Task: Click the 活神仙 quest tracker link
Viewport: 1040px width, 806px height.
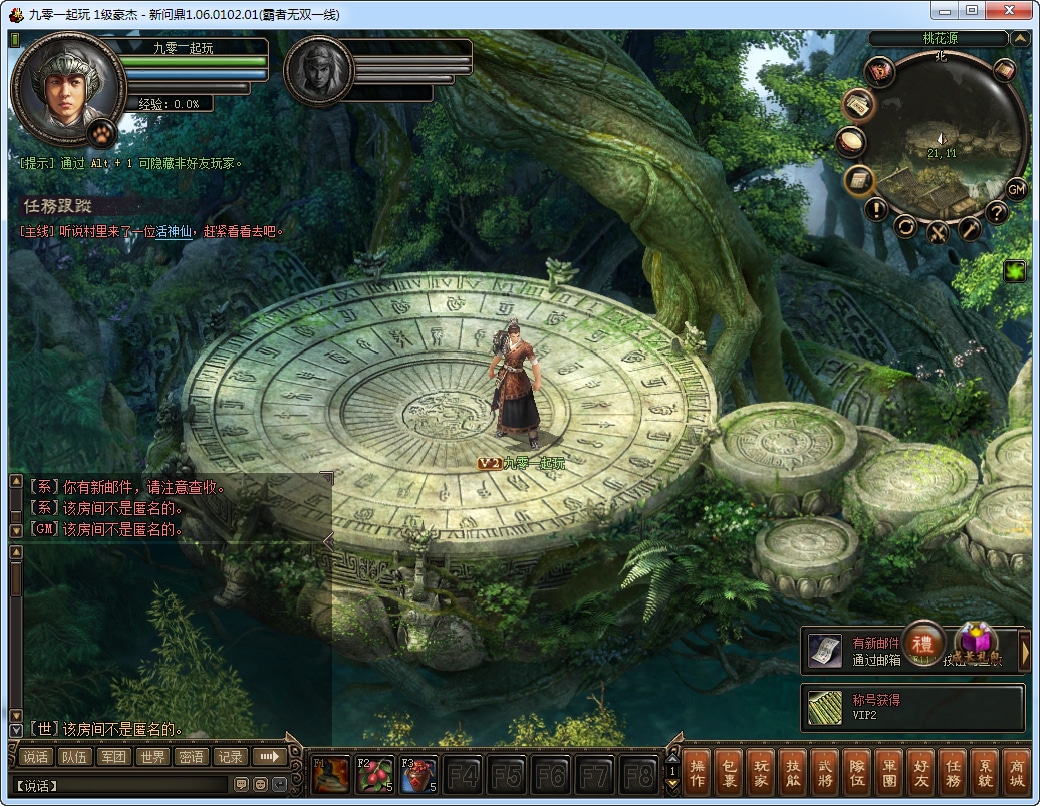Action: point(174,231)
